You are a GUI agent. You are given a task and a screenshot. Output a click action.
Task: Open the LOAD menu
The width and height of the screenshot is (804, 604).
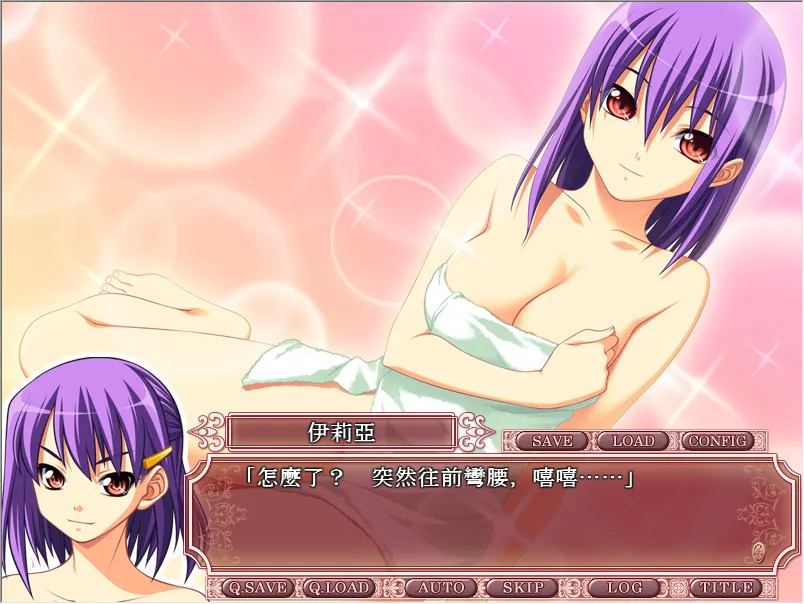633,441
